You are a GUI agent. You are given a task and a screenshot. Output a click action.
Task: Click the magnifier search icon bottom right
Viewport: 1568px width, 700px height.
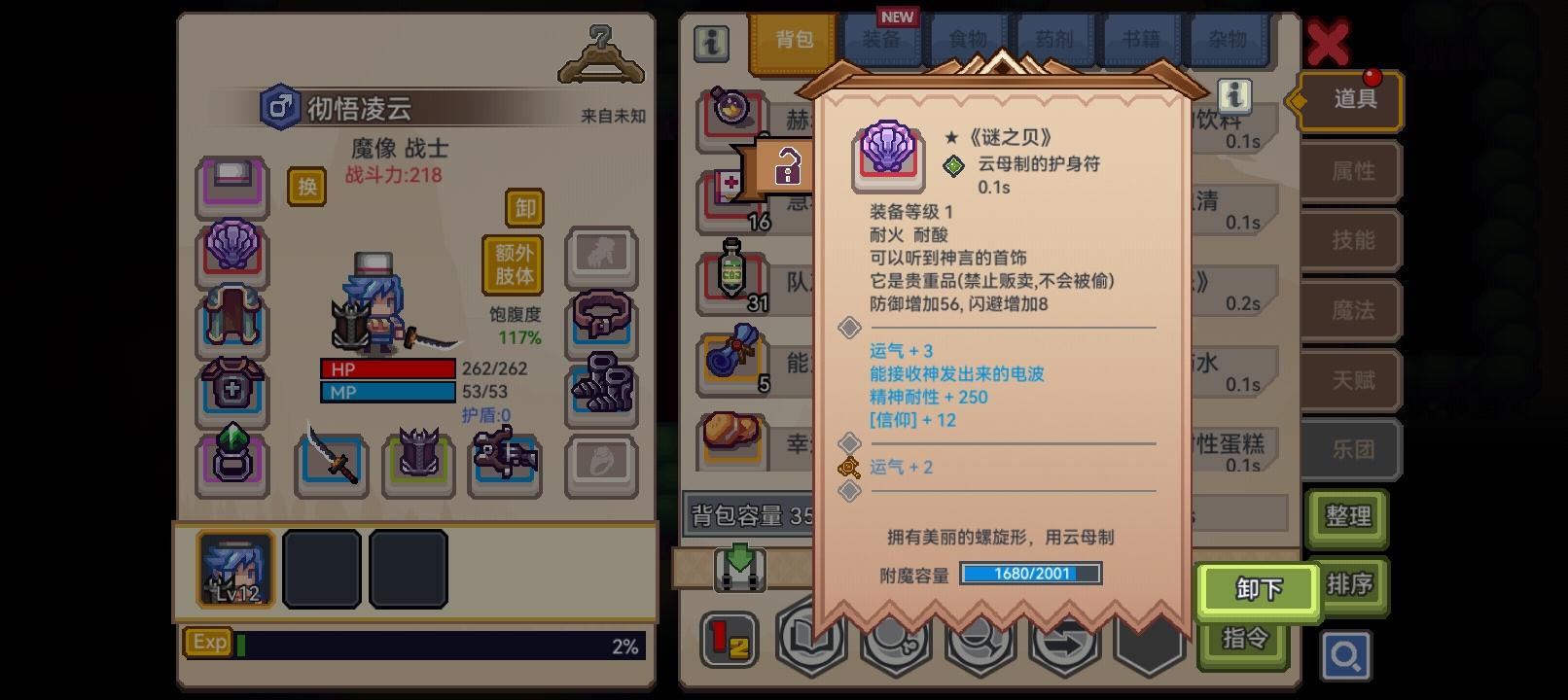[x=1347, y=656]
